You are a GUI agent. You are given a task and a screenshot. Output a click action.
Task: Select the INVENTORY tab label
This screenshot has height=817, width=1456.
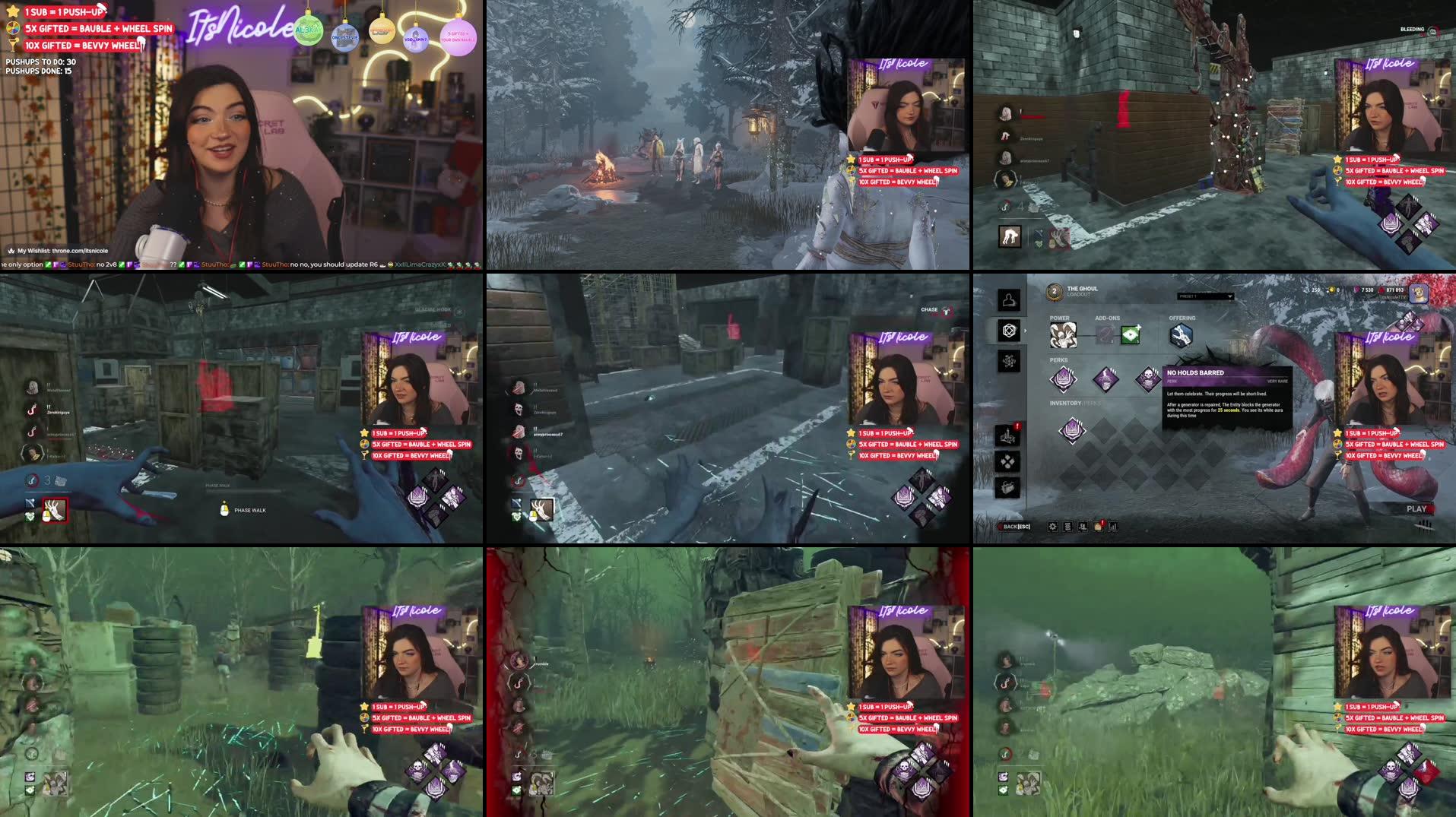click(1065, 404)
